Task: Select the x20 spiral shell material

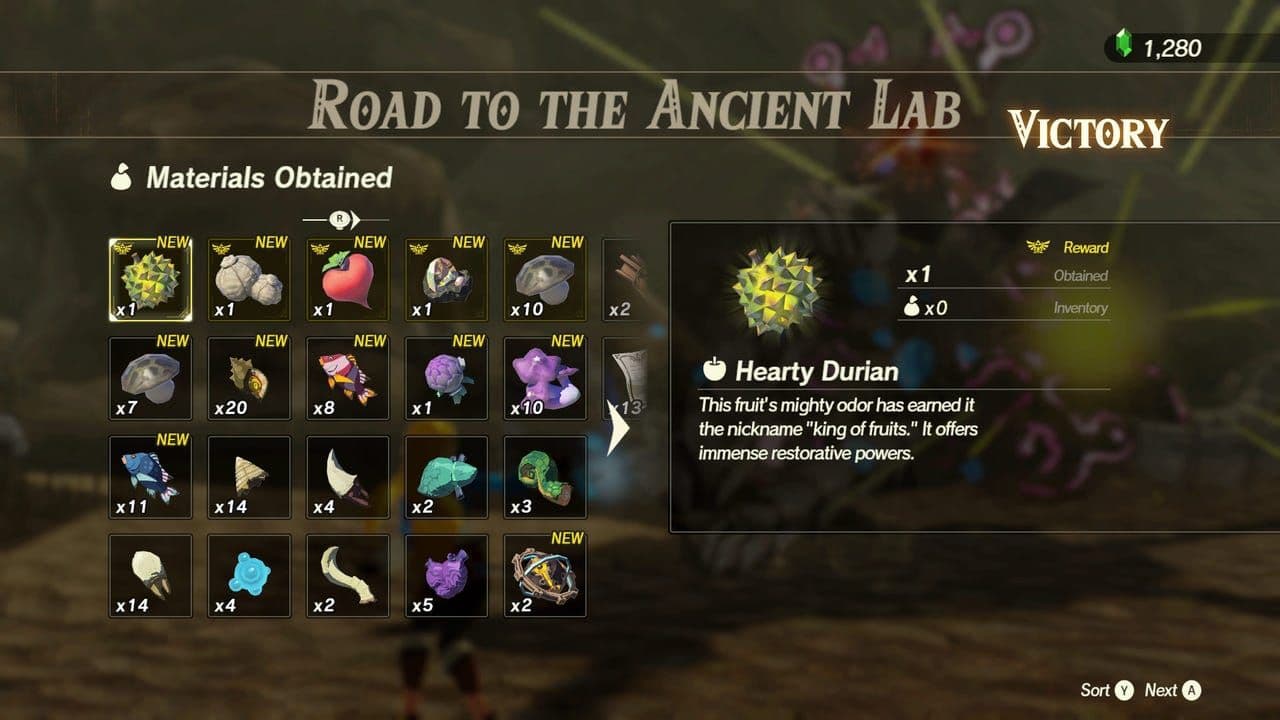Action: [x=249, y=378]
